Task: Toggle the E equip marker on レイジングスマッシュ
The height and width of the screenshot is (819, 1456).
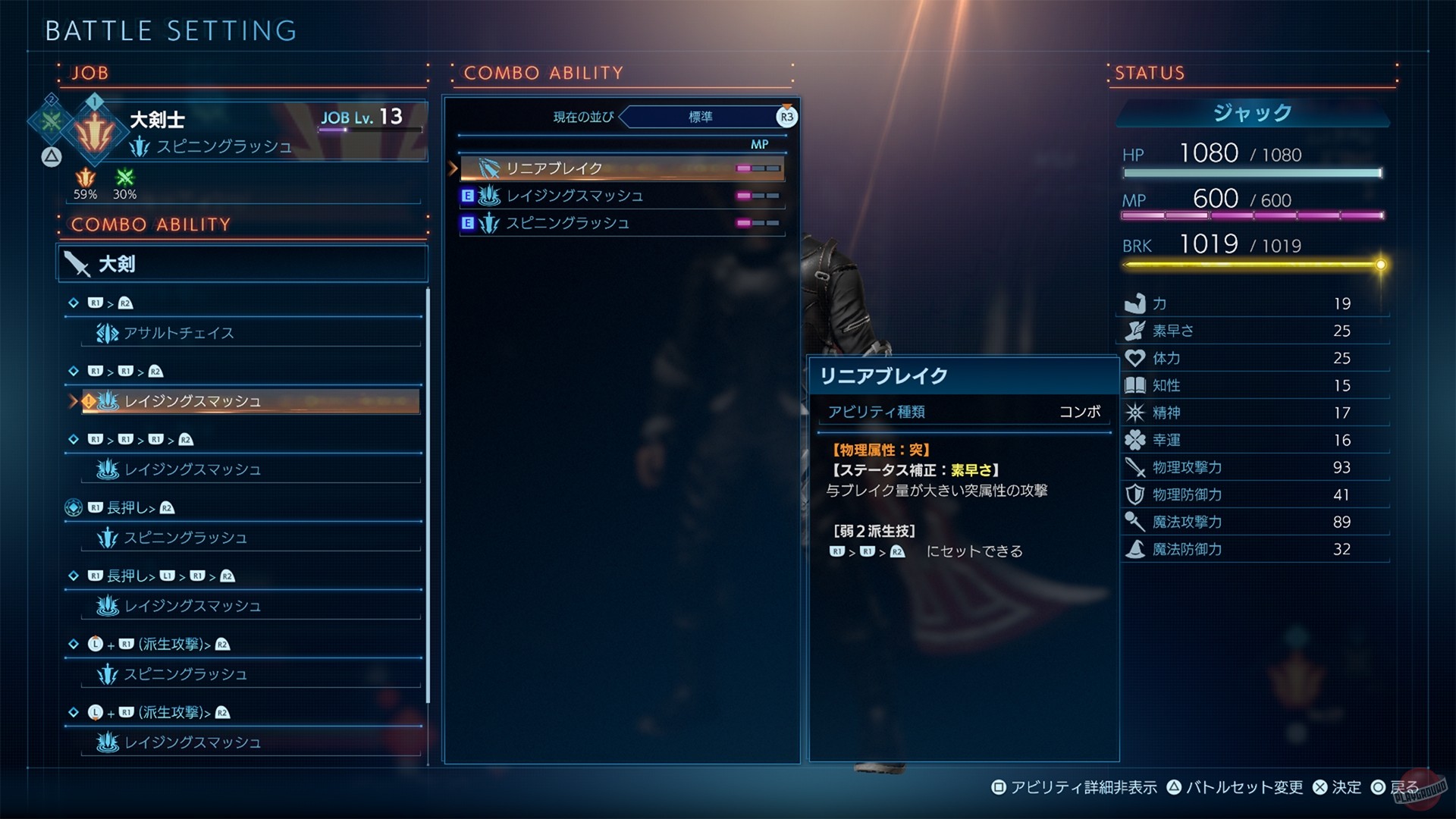Action: [467, 196]
